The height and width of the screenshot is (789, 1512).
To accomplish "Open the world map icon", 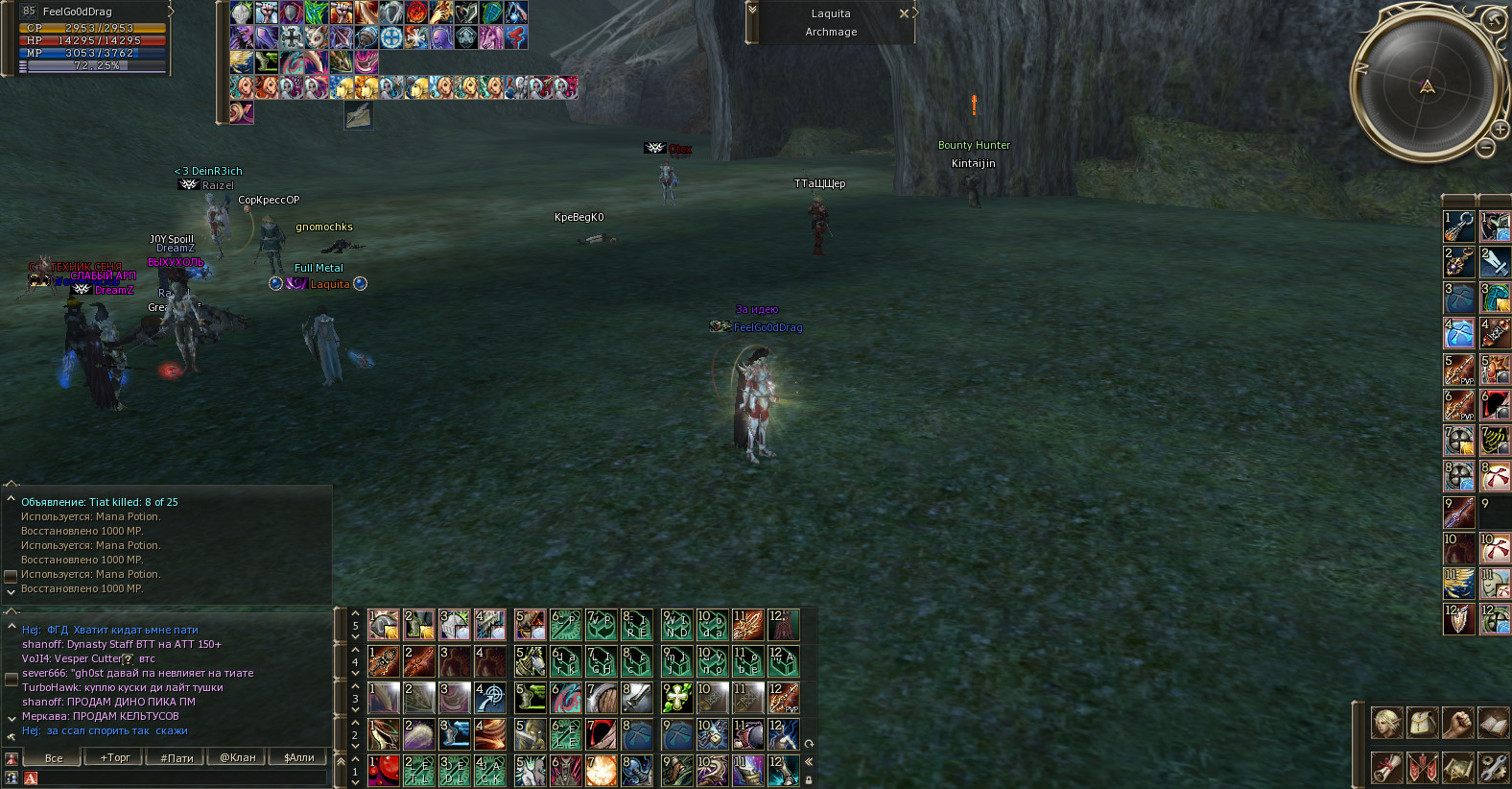I will pos(1457,767).
